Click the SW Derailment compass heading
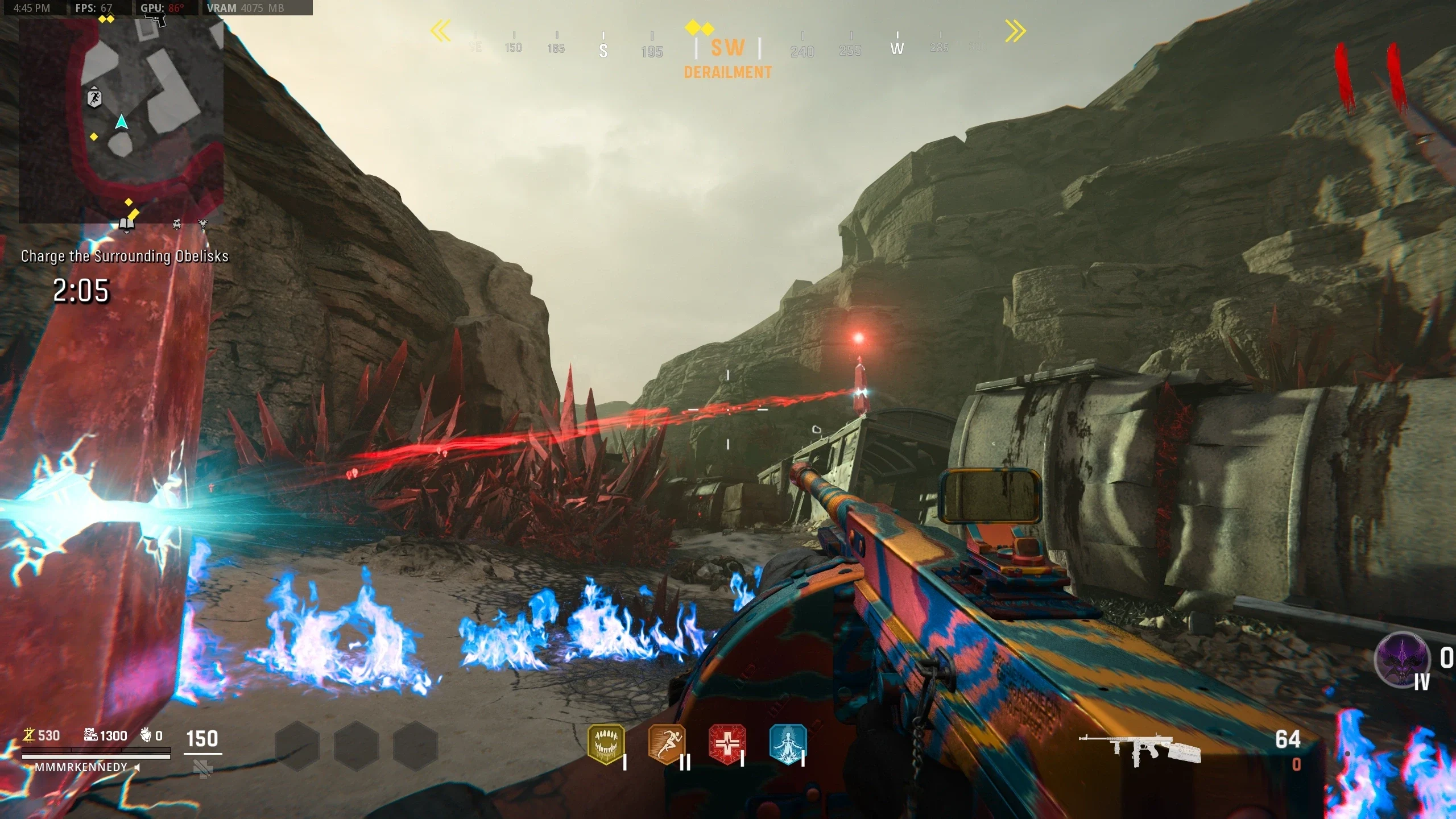The height and width of the screenshot is (819, 1456). point(727,57)
